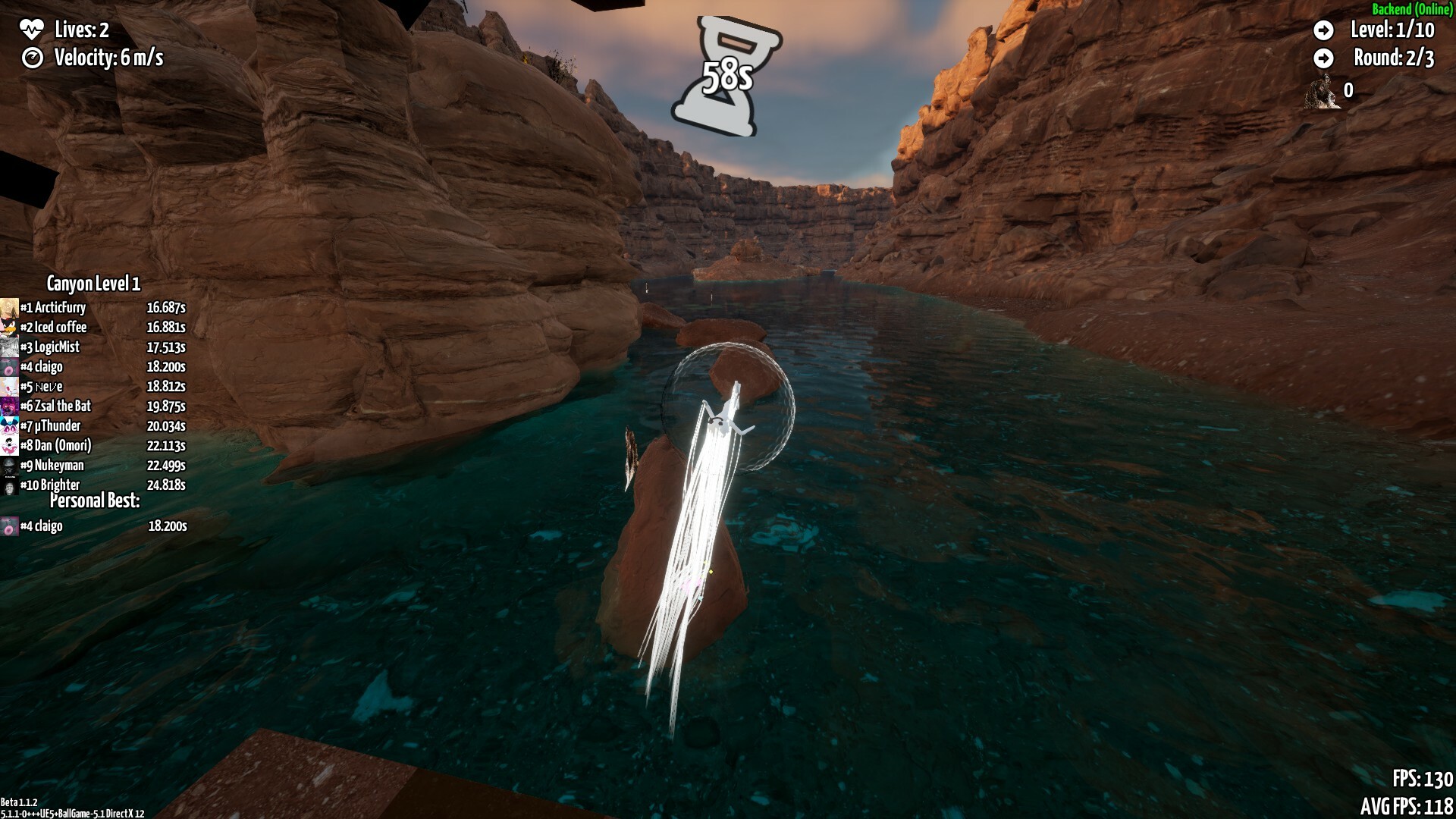Click Zsal the Bat's avatar thumbnail
Viewport: 1456px width, 819px height.
tap(8, 406)
